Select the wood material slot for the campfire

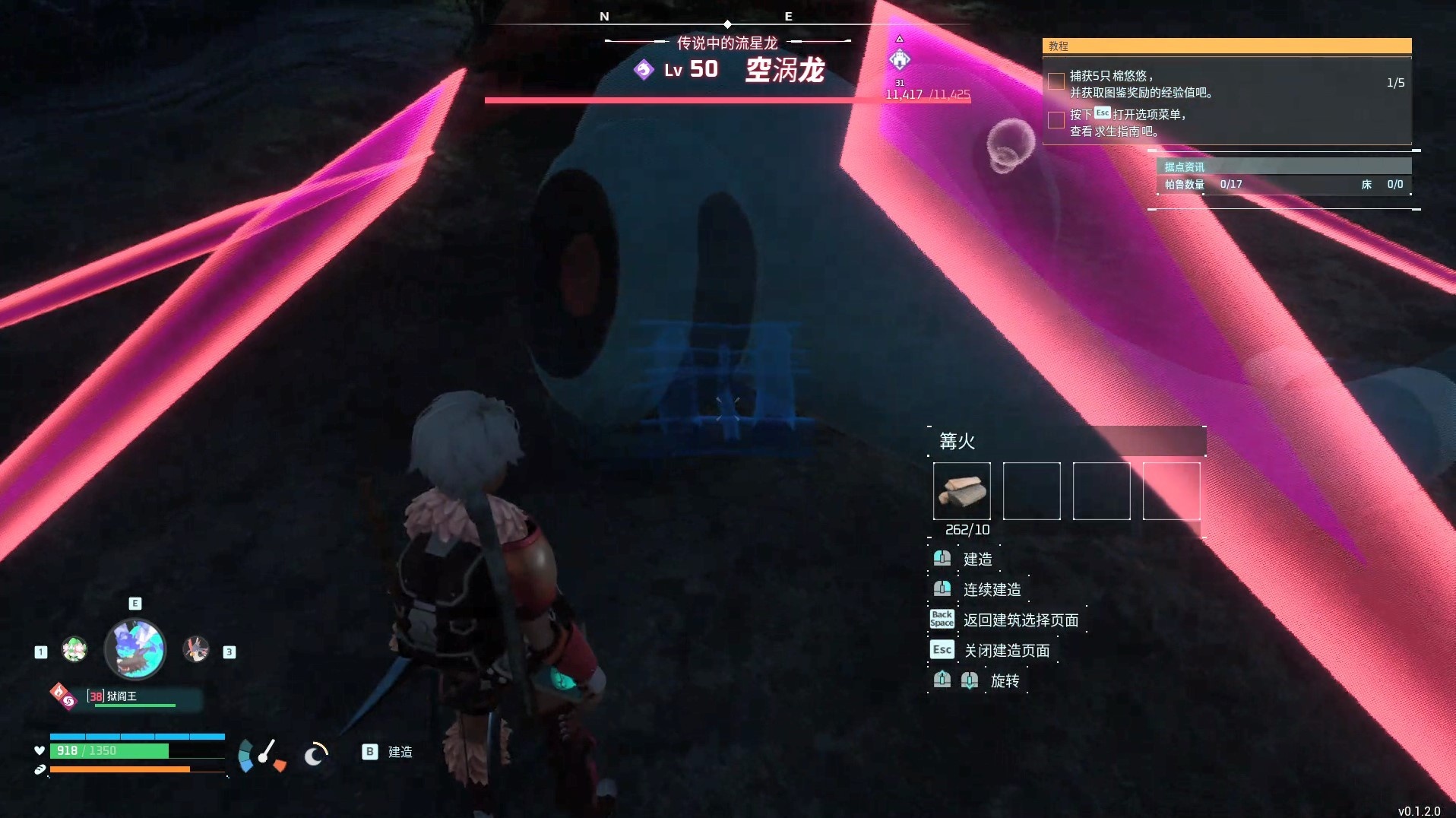coord(961,491)
